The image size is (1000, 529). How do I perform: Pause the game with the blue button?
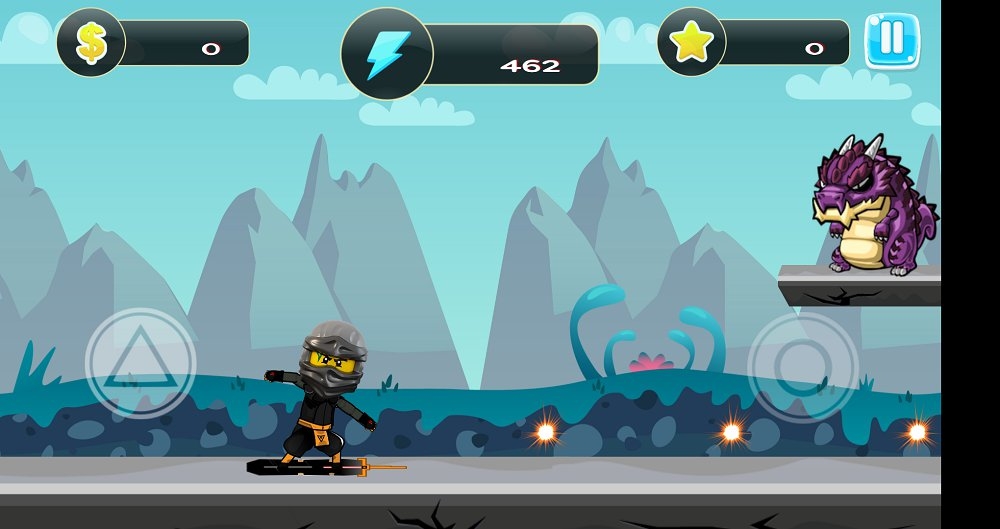coord(891,41)
